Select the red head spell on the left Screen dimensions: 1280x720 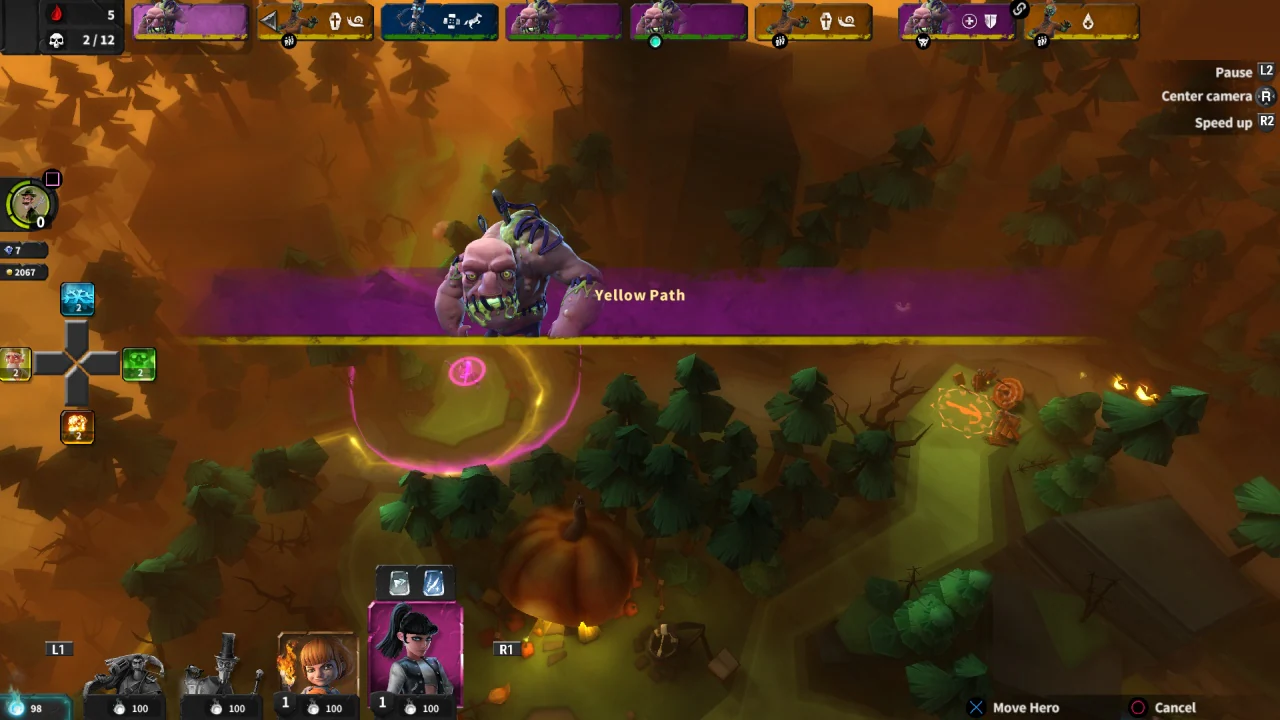pos(15,364)
